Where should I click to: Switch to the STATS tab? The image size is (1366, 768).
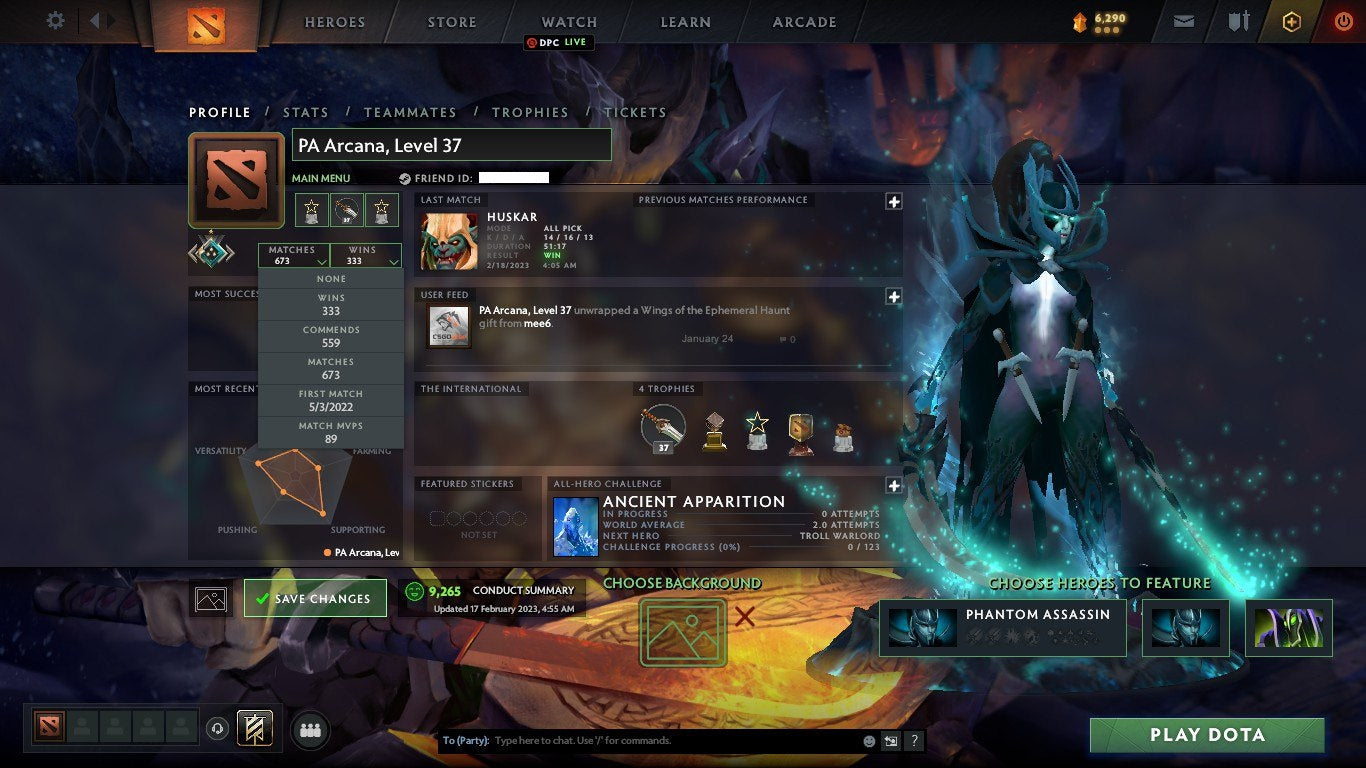[x=306, y=112]
